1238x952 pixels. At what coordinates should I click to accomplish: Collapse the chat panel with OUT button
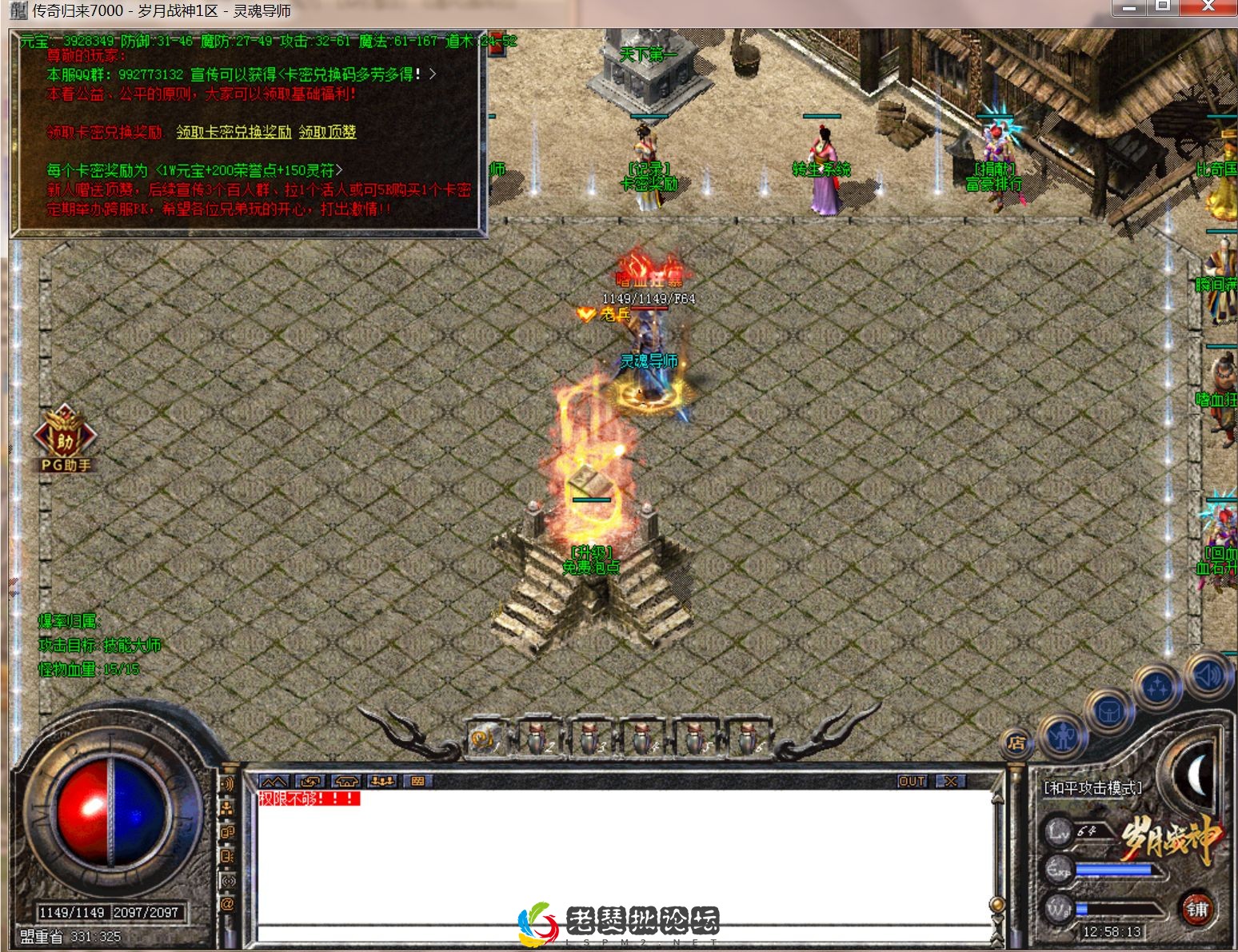pyautogui.click(x=911, y=781)
